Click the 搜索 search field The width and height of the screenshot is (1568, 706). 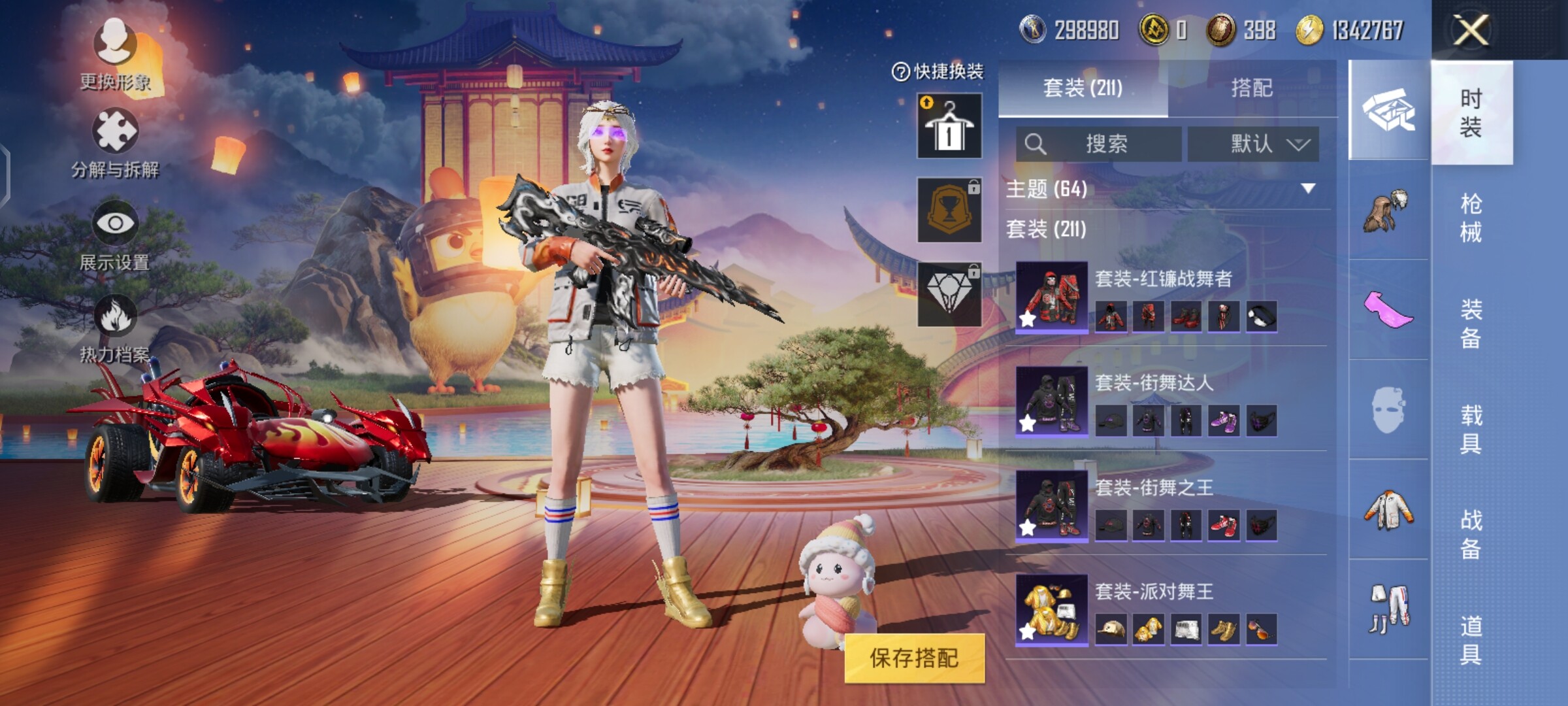[1099, 144]
